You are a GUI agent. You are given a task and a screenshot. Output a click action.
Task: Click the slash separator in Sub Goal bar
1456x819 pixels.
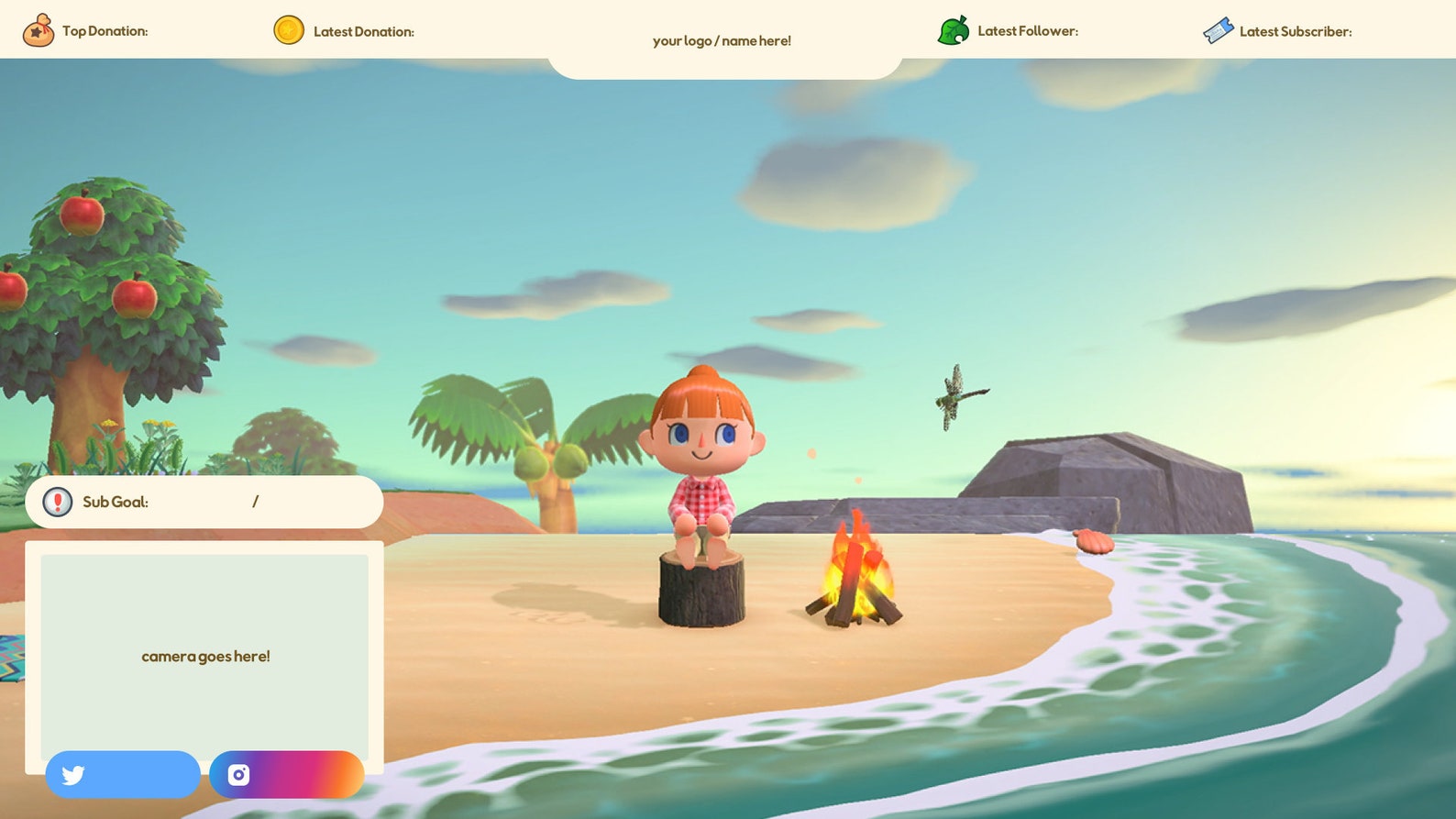point(255,502)
